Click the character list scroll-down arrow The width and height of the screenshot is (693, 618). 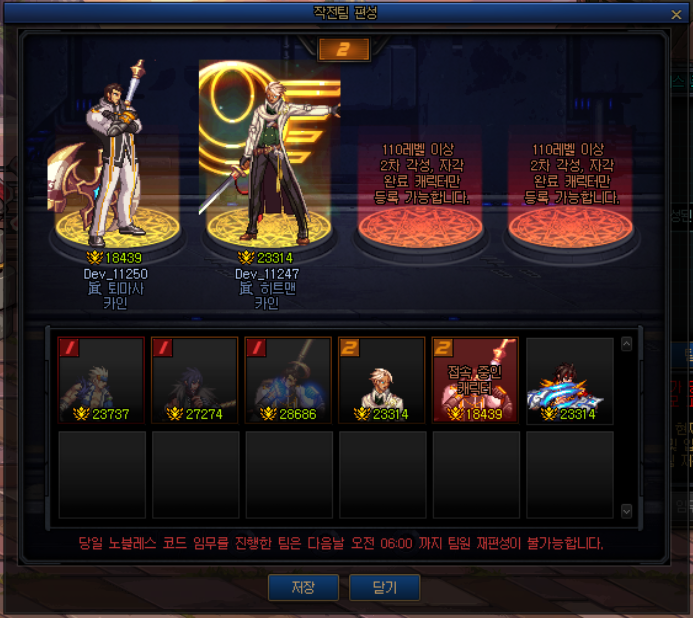pos(627,511)
